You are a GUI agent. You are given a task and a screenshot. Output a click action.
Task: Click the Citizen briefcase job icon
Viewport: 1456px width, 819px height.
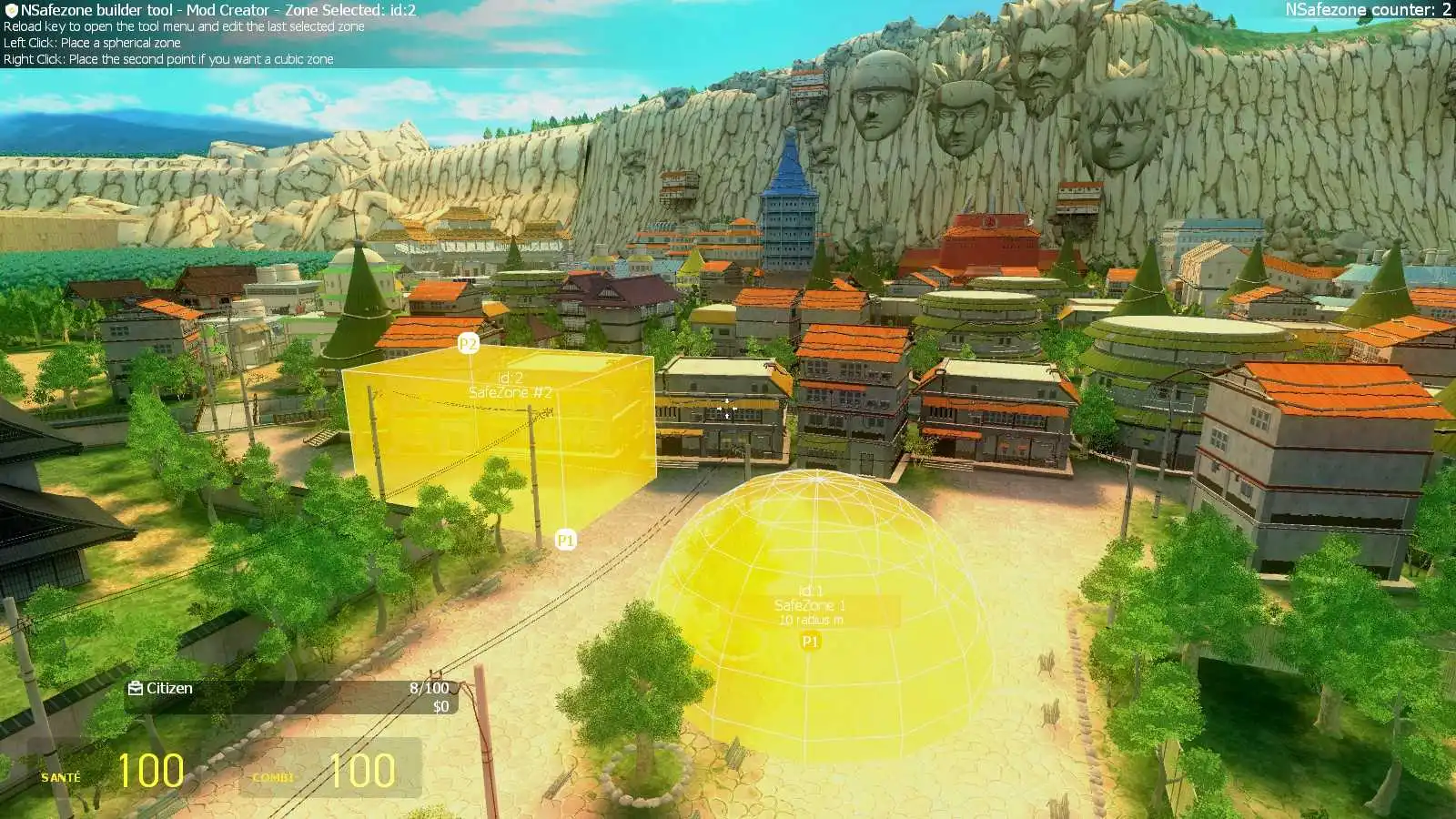(x=135, y=689)
